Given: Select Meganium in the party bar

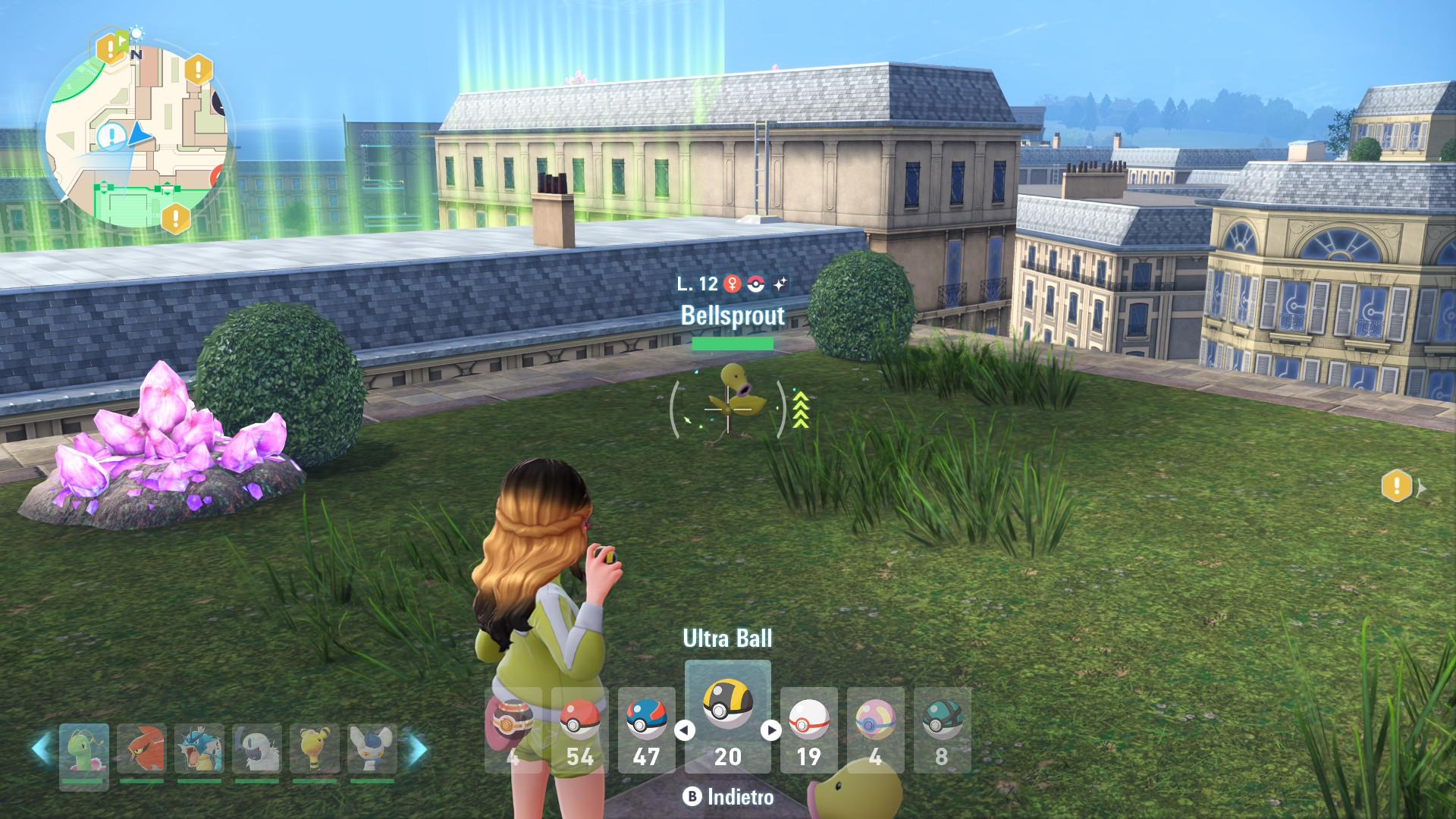Looking at the screenshot, I should [x=83, y=751].
